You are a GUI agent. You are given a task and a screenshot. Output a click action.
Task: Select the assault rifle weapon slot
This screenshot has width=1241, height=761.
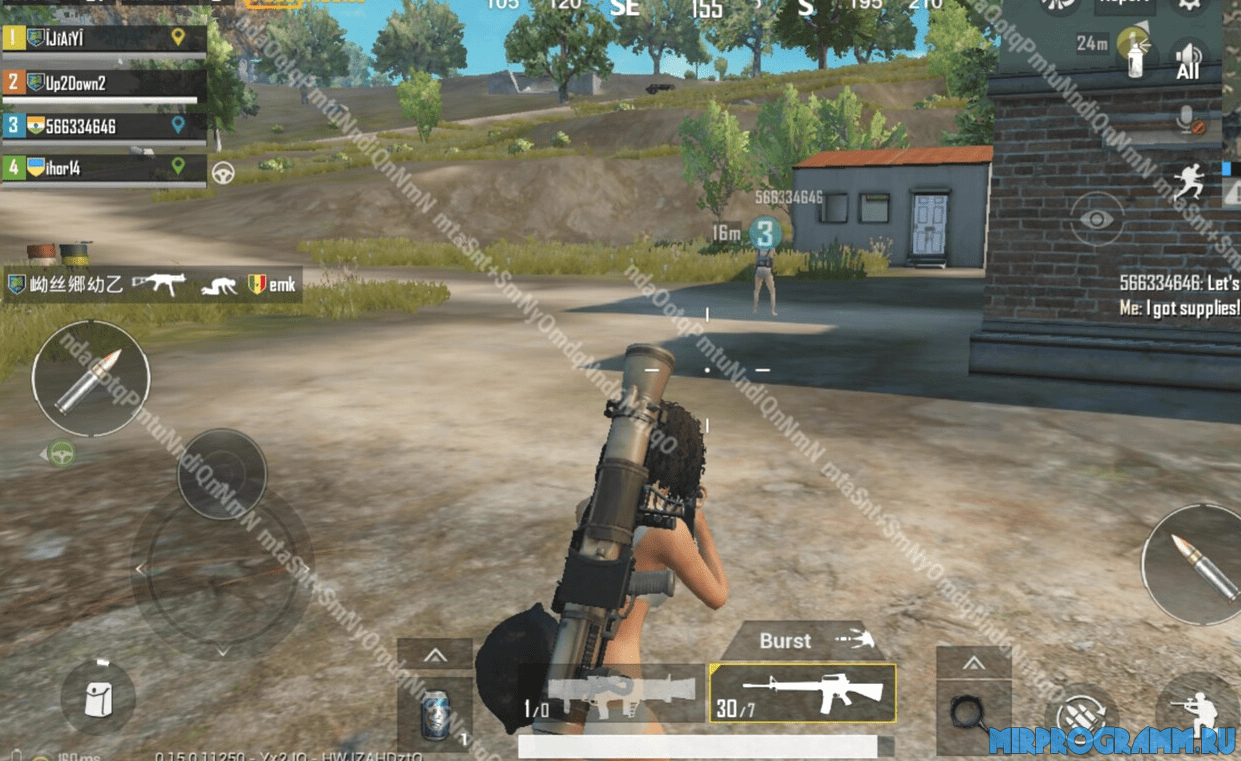click(x=802, y=693)
